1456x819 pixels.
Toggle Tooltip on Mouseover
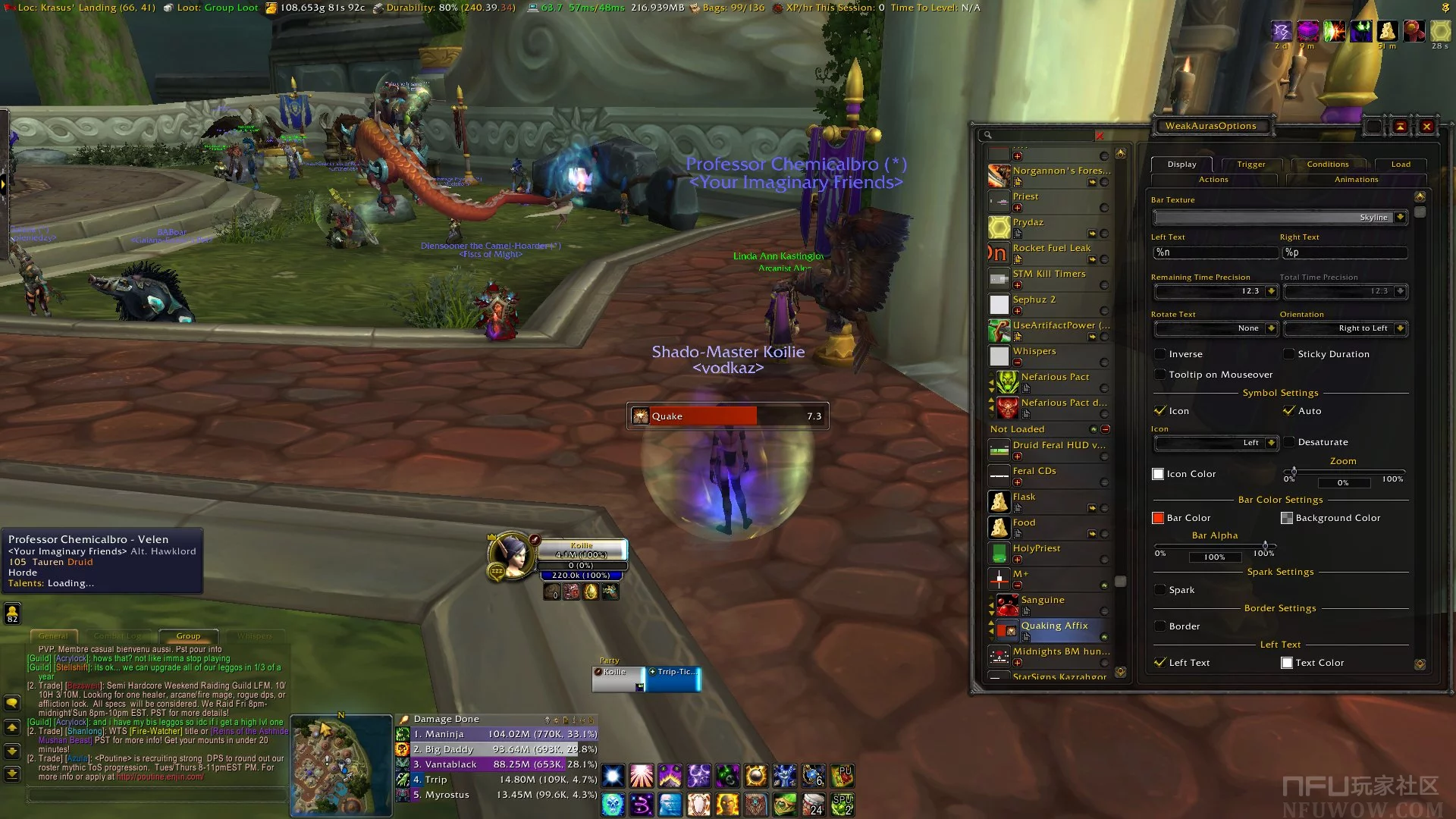[1160, 375]
